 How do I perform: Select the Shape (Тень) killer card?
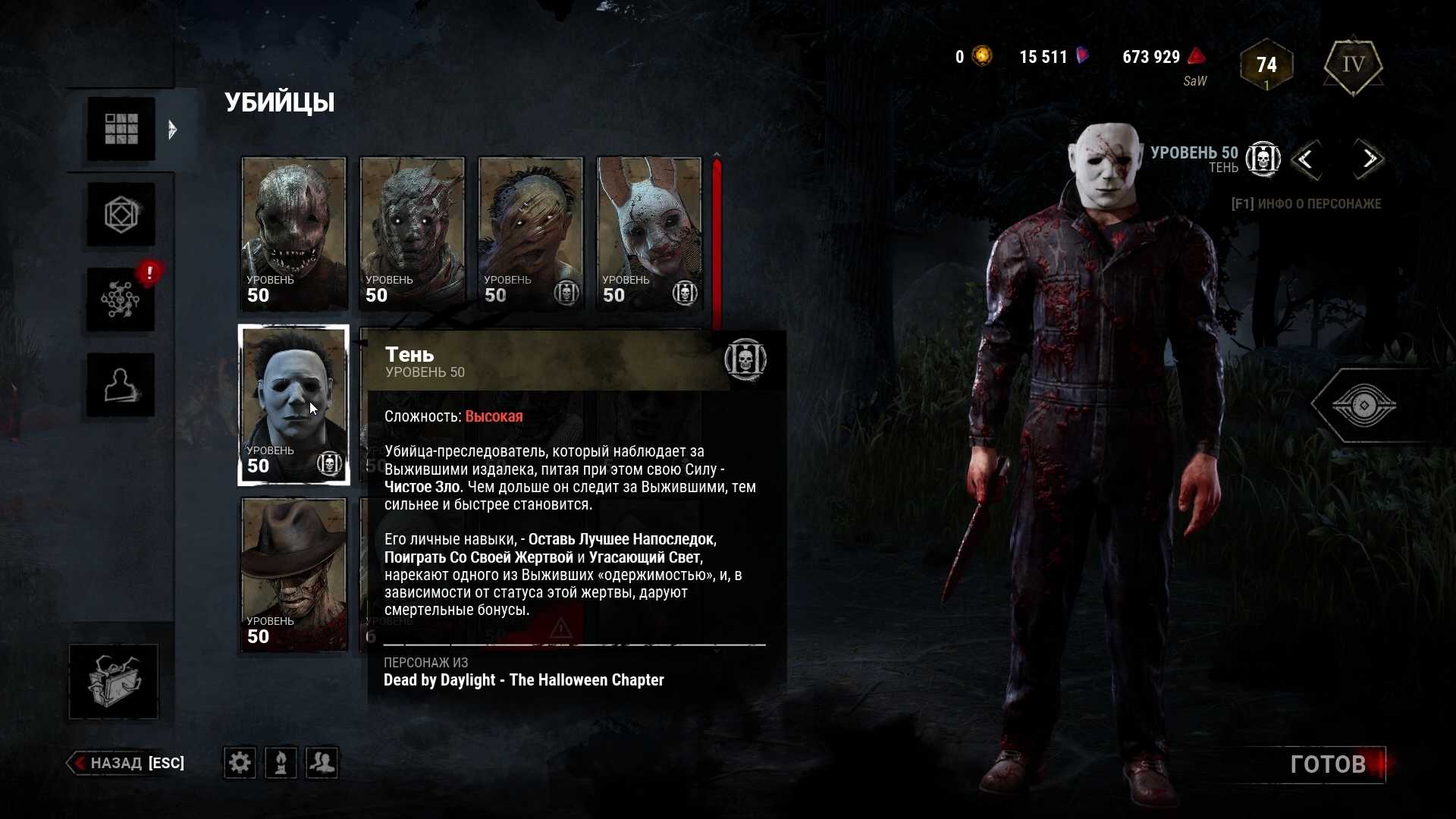tap(293, 404)
